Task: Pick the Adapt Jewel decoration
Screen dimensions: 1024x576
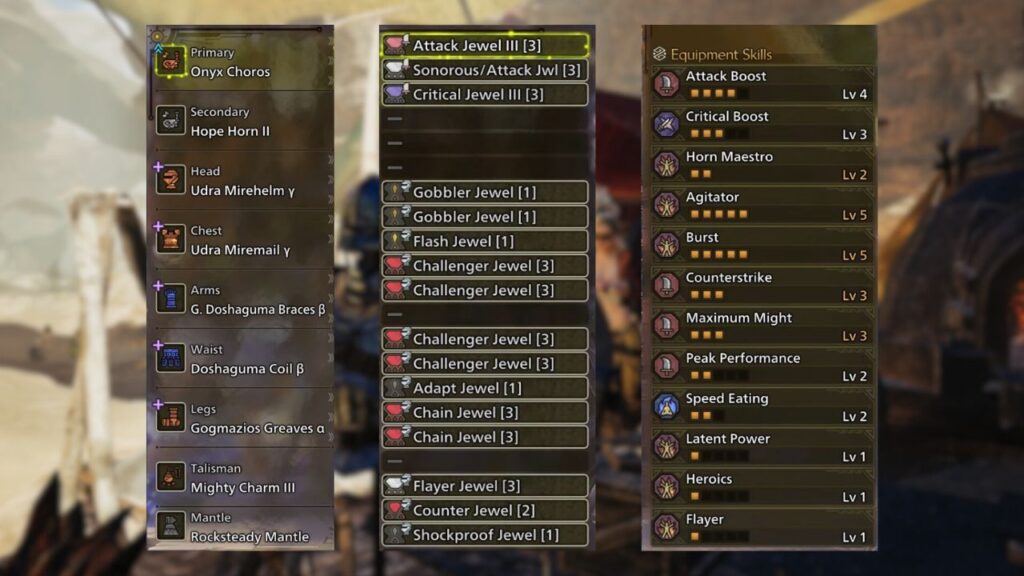Action: tap(485, 388)
